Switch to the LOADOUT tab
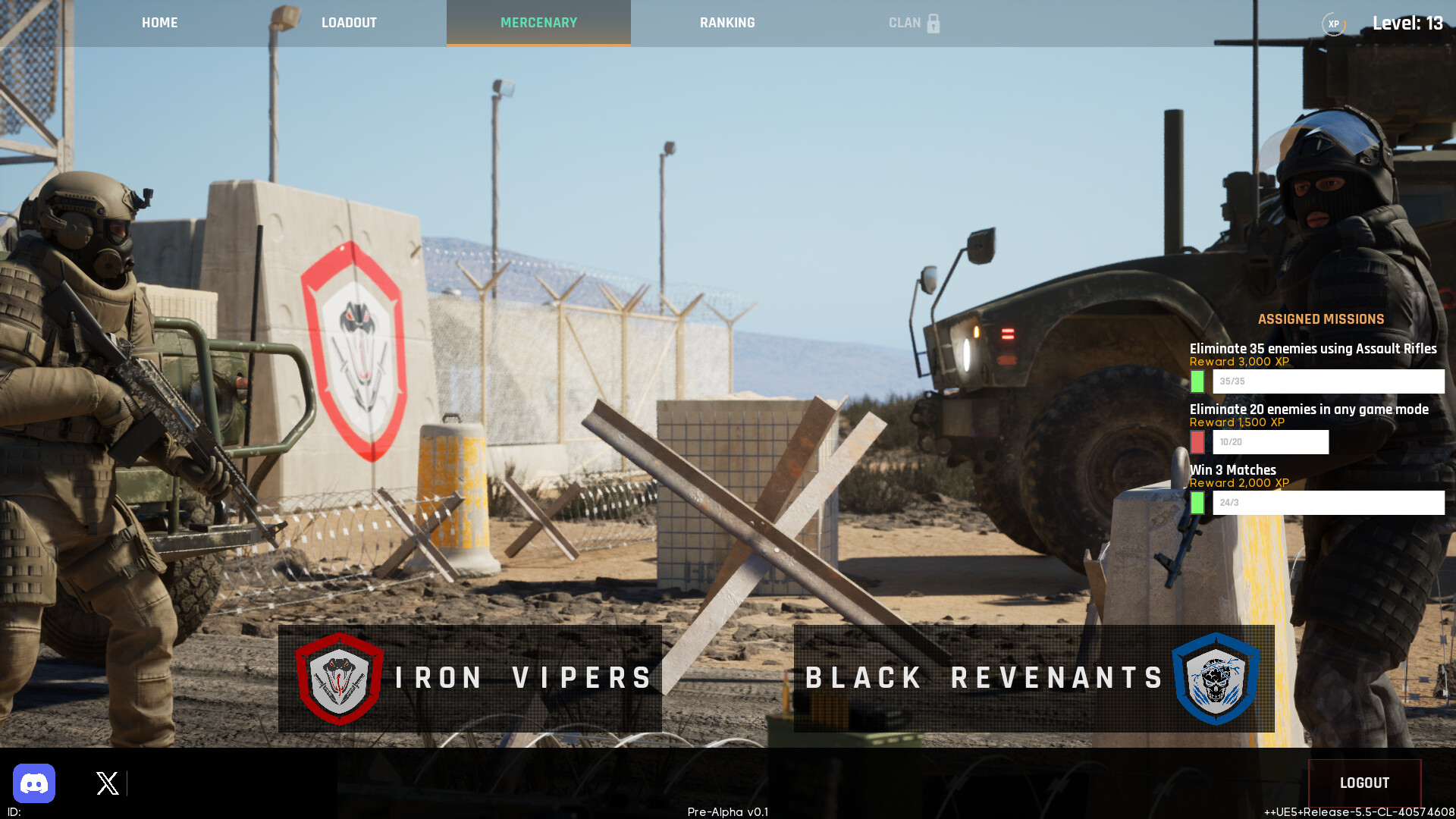The image size is (1456, 819). click(x=349, y=23)
